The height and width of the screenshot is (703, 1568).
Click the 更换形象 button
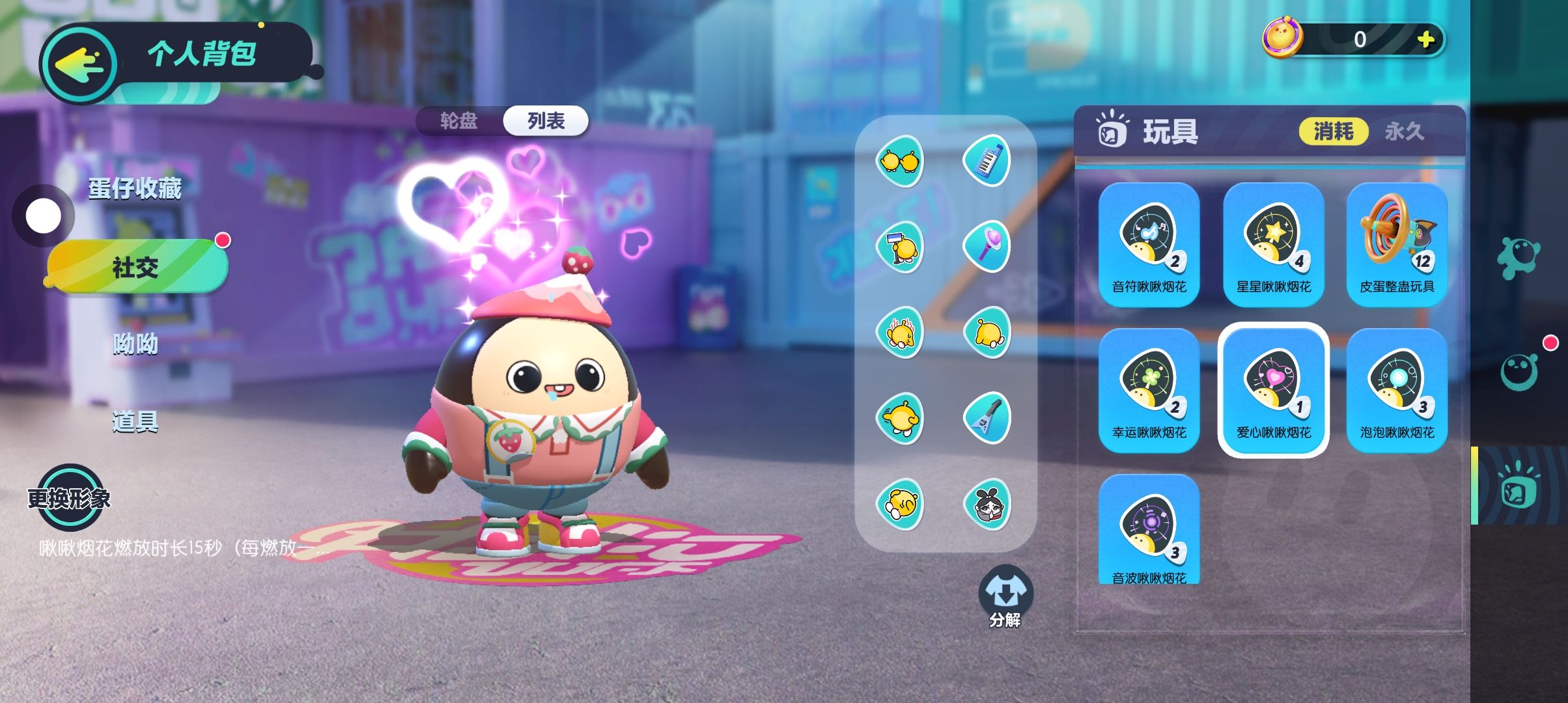coord(69,498)
